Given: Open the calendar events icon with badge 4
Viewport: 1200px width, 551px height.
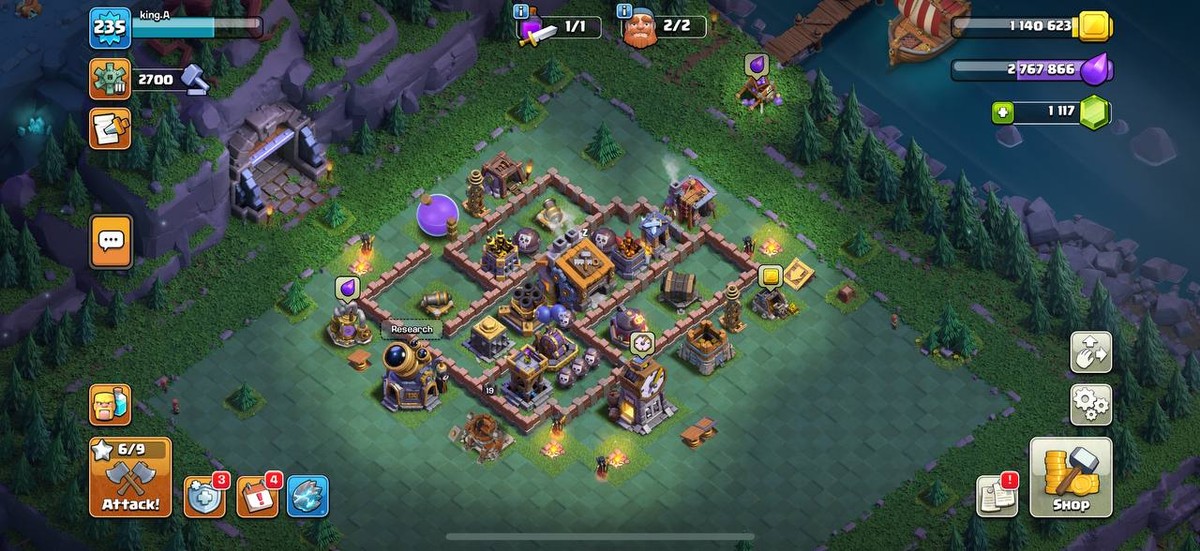Looking at the screenshot, I should click(x=257, y=496).
